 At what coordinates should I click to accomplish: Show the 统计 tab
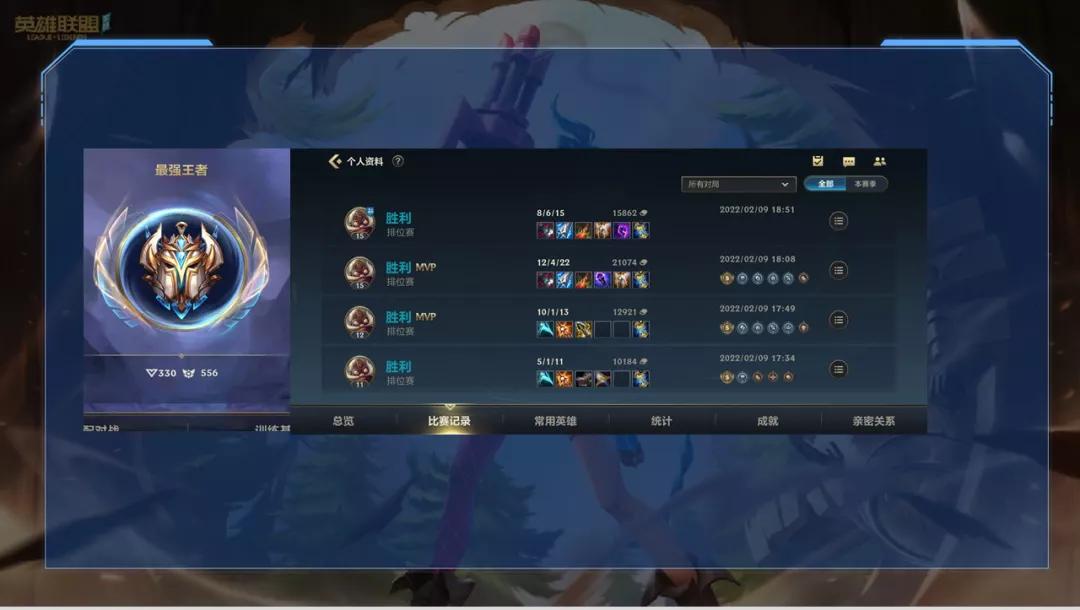(x=661, y=421)
